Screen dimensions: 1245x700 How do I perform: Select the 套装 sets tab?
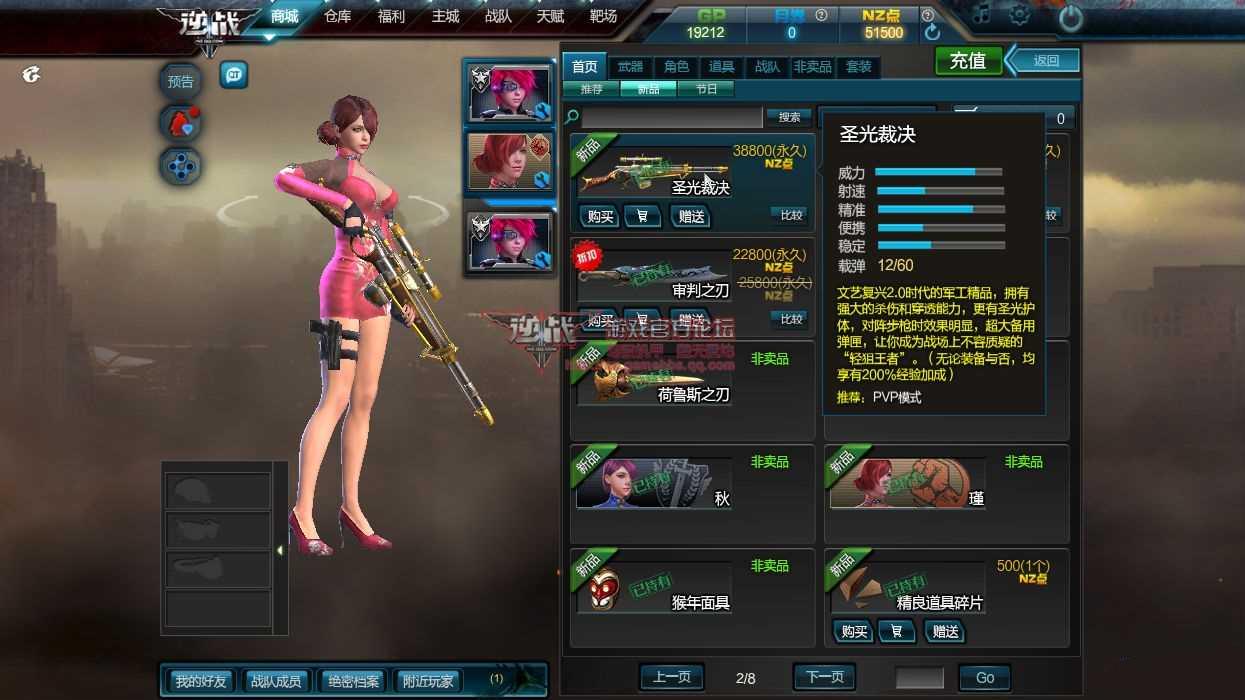point(859,67)
